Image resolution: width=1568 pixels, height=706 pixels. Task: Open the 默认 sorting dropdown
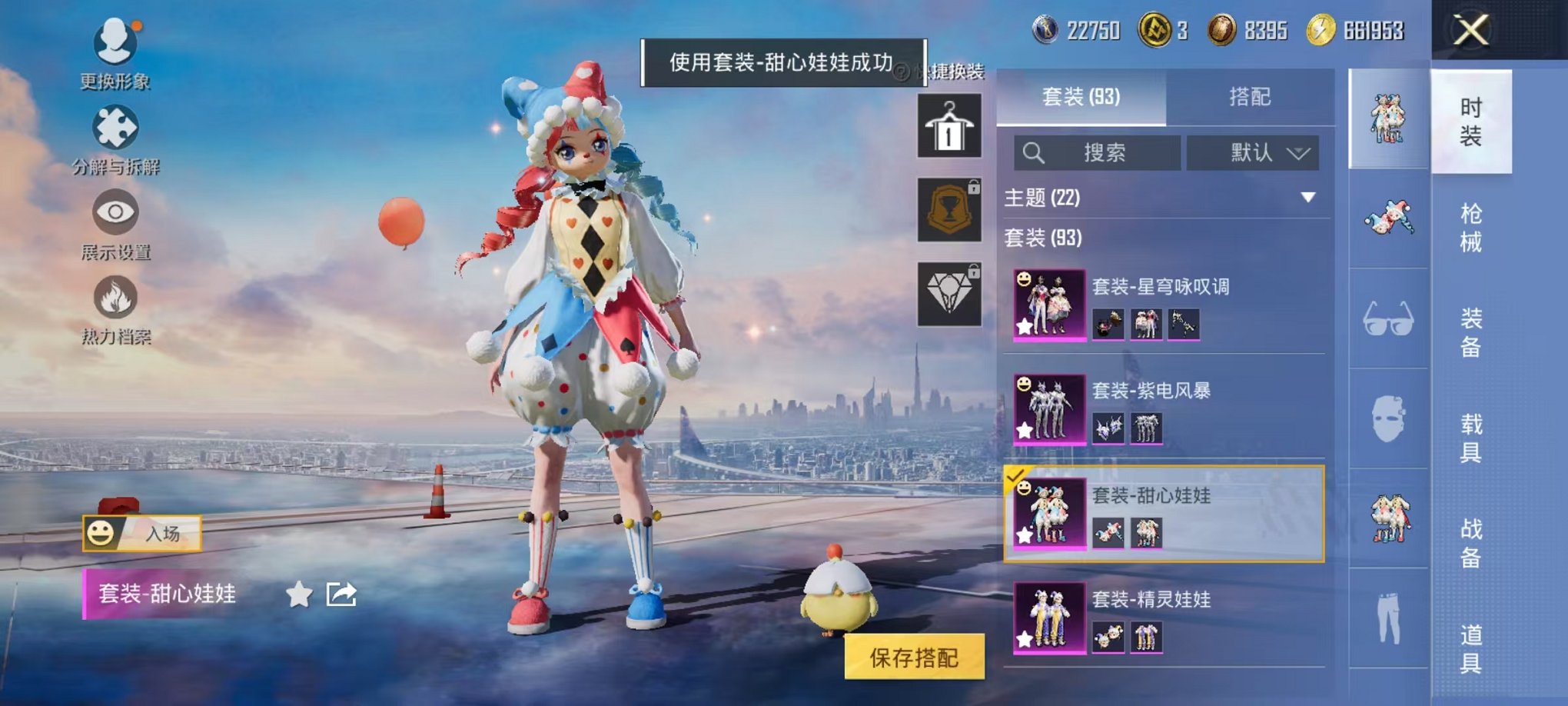pyautogui.click(x=1253, y=152)
